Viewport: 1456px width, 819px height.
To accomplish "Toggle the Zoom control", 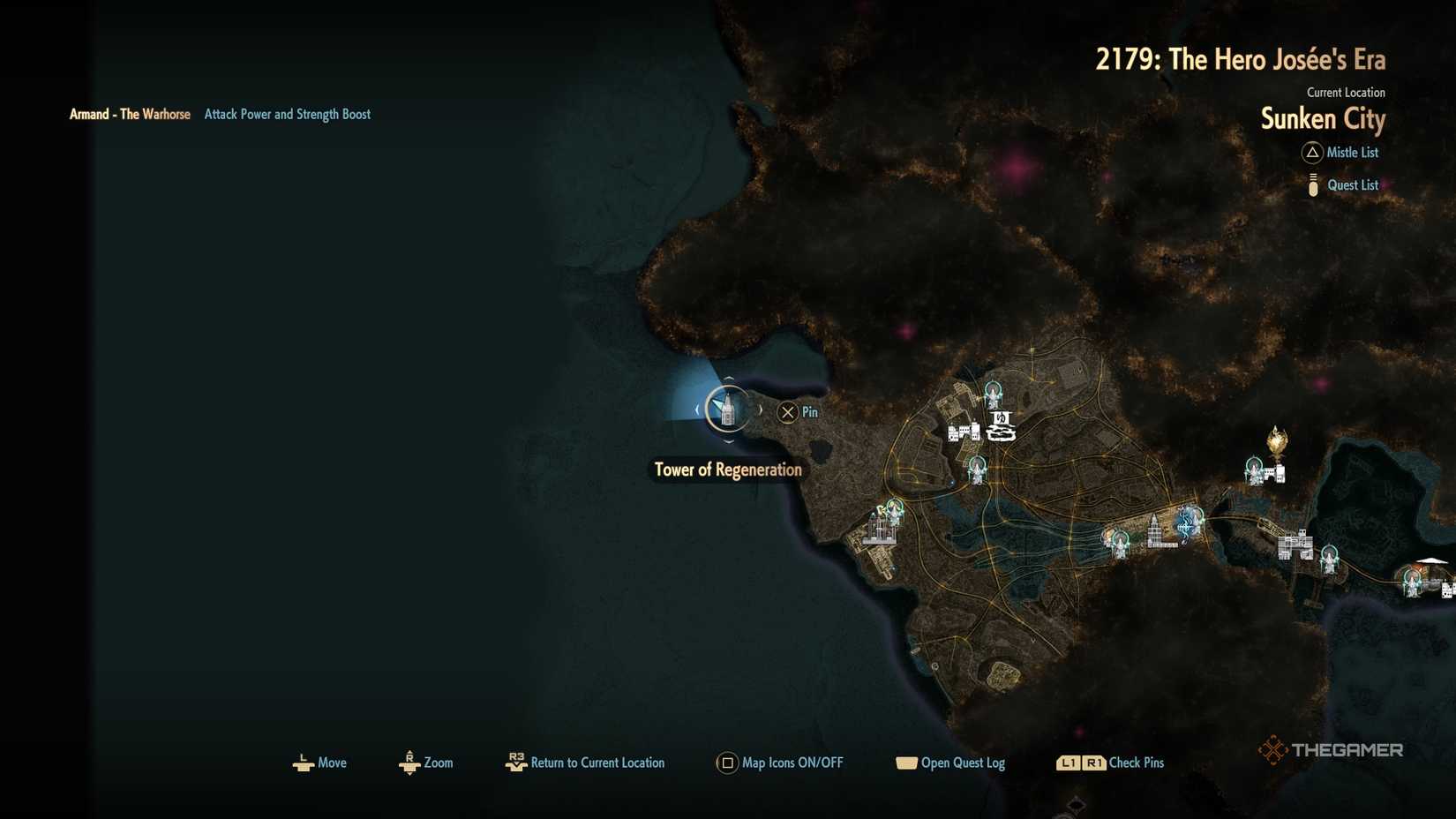I will coord(409,763).
